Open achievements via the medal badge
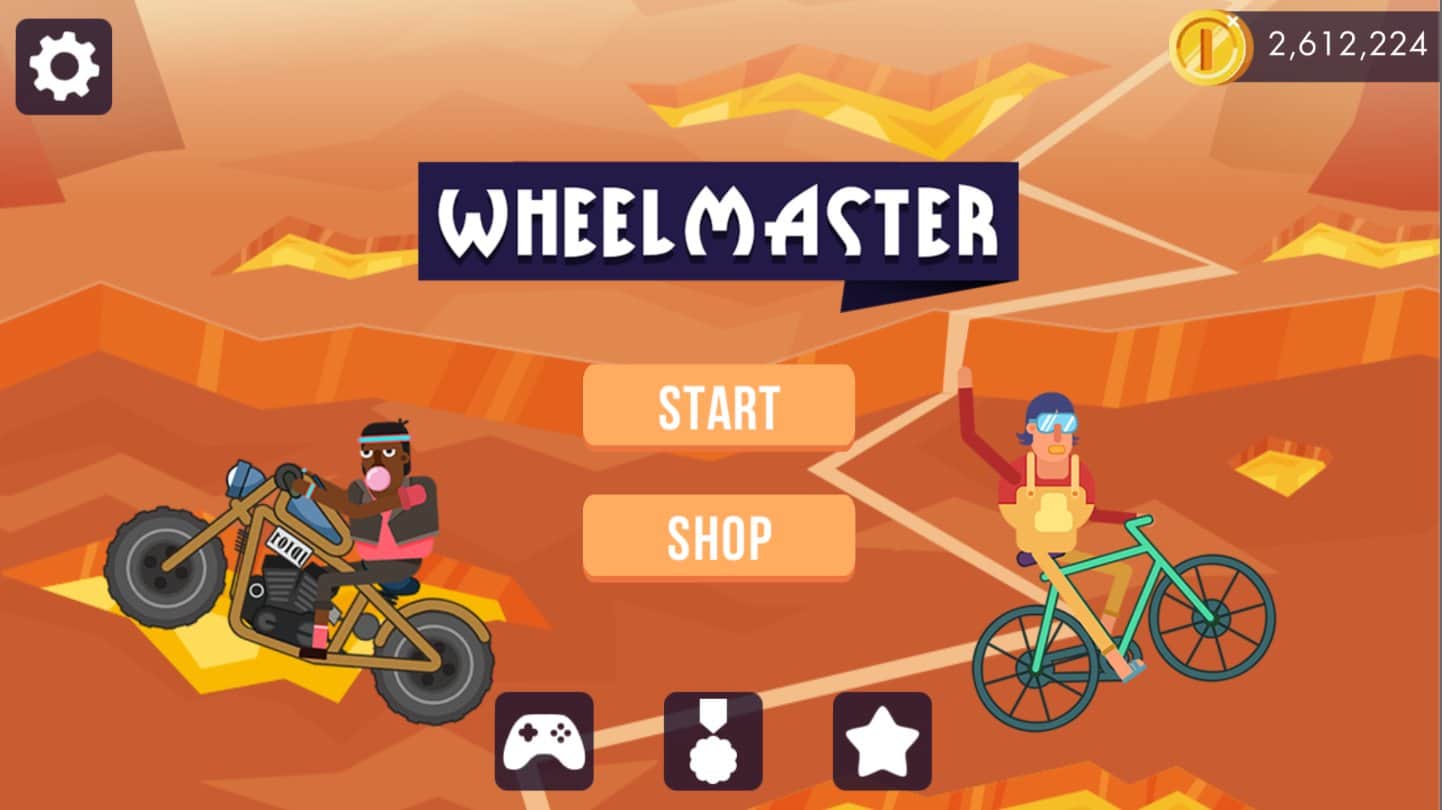This screenshot has width=1442, height=810. (x=713, y=740)
